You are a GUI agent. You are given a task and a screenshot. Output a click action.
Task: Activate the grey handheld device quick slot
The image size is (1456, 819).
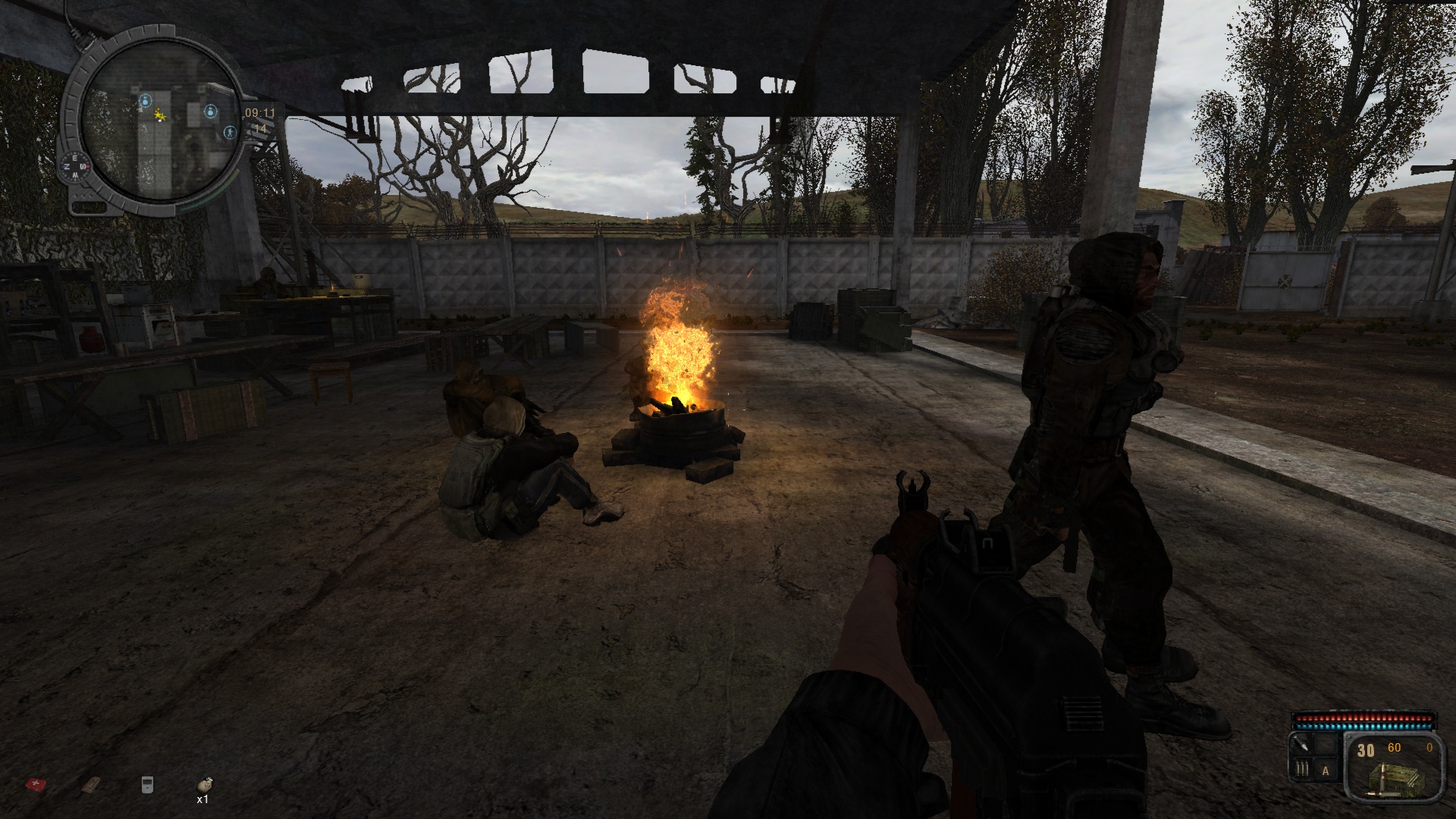(147, 785)
